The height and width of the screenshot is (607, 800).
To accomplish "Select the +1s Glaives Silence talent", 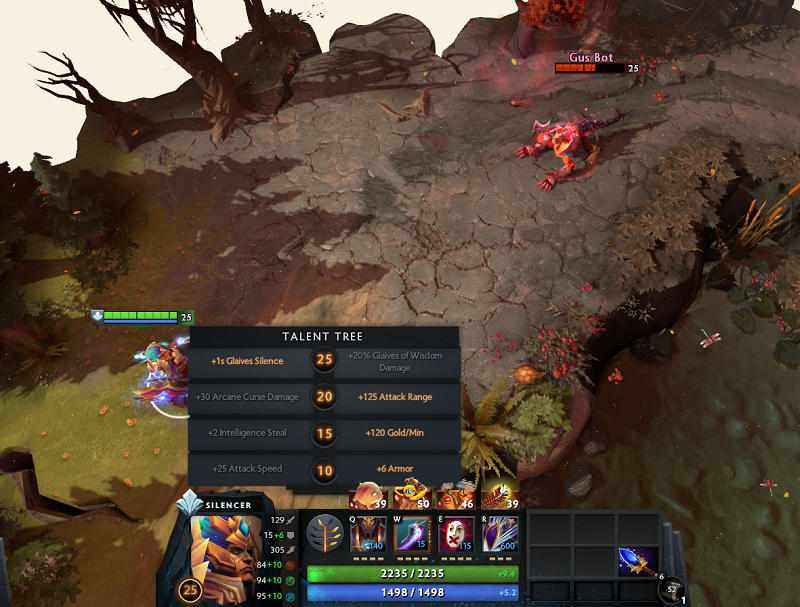I will 248,361.
